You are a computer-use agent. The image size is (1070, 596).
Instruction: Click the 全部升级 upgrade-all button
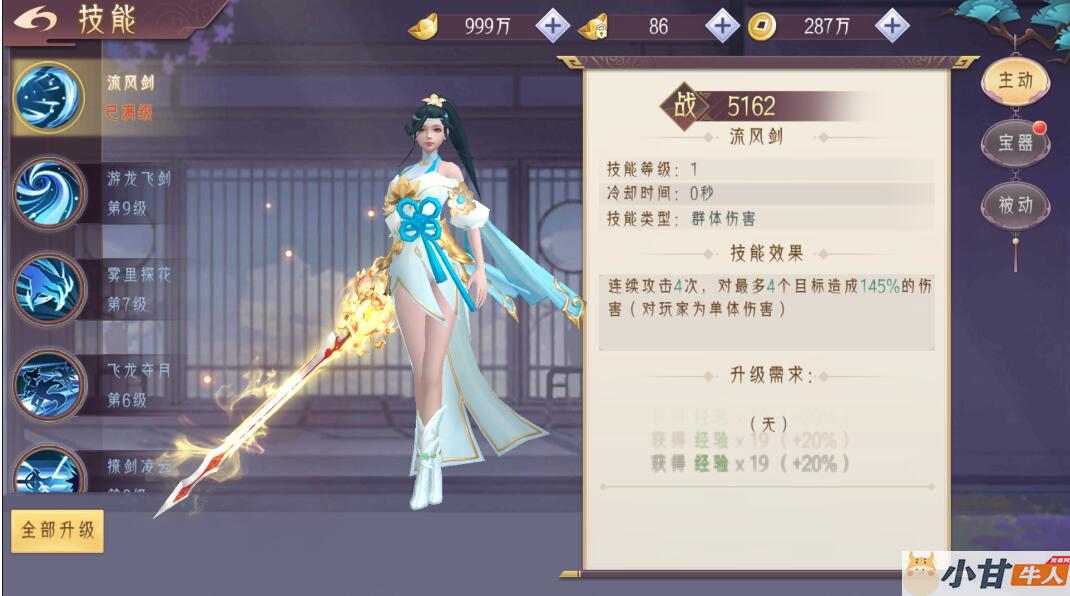click(57, 530)
